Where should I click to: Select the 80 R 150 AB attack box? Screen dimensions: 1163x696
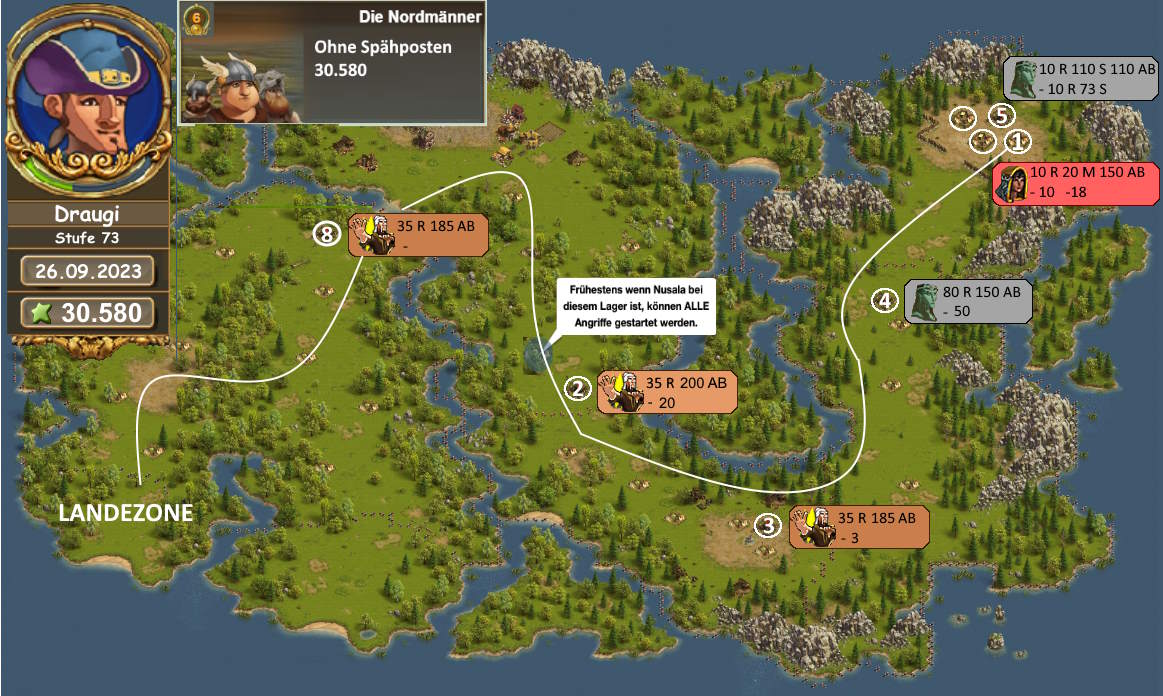967,301
